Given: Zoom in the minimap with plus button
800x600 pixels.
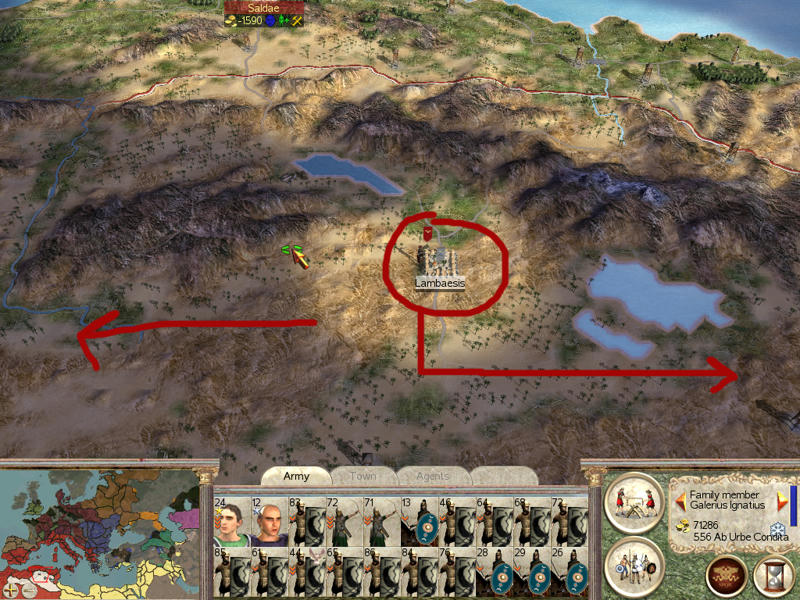Looking at the screenshot, I should pos(10,590).
